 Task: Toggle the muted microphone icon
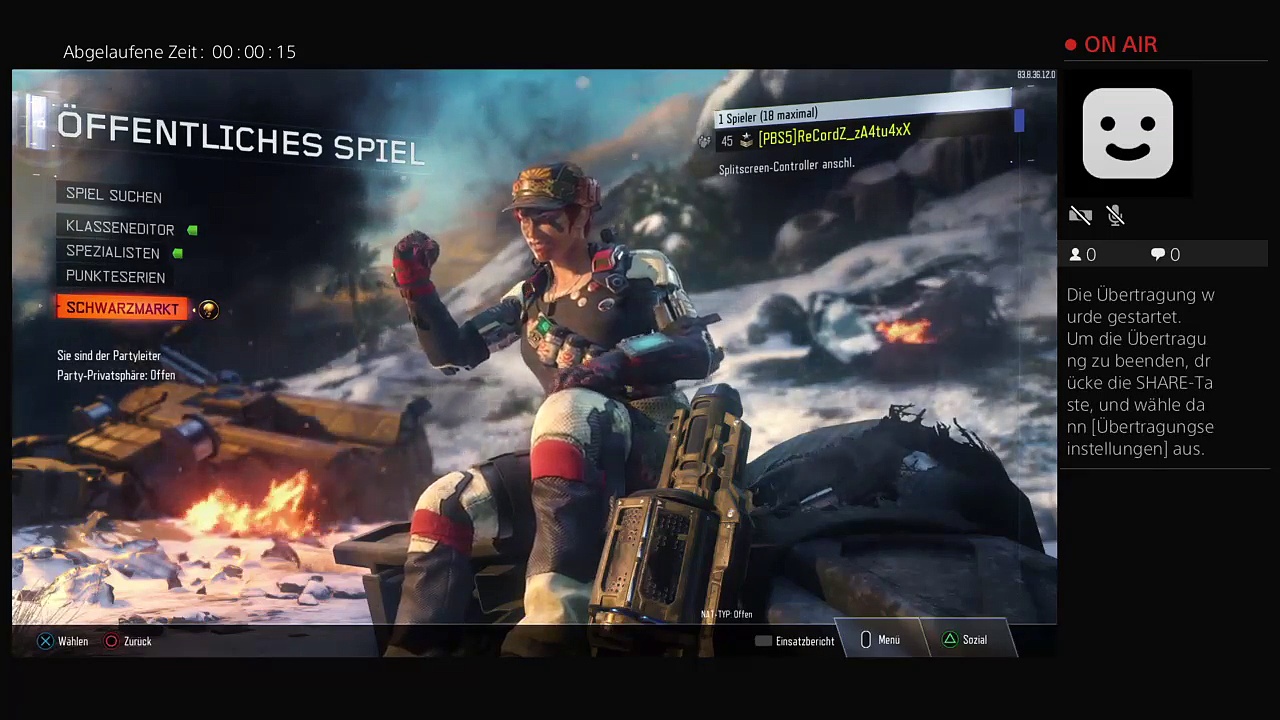click(1116, 216)
